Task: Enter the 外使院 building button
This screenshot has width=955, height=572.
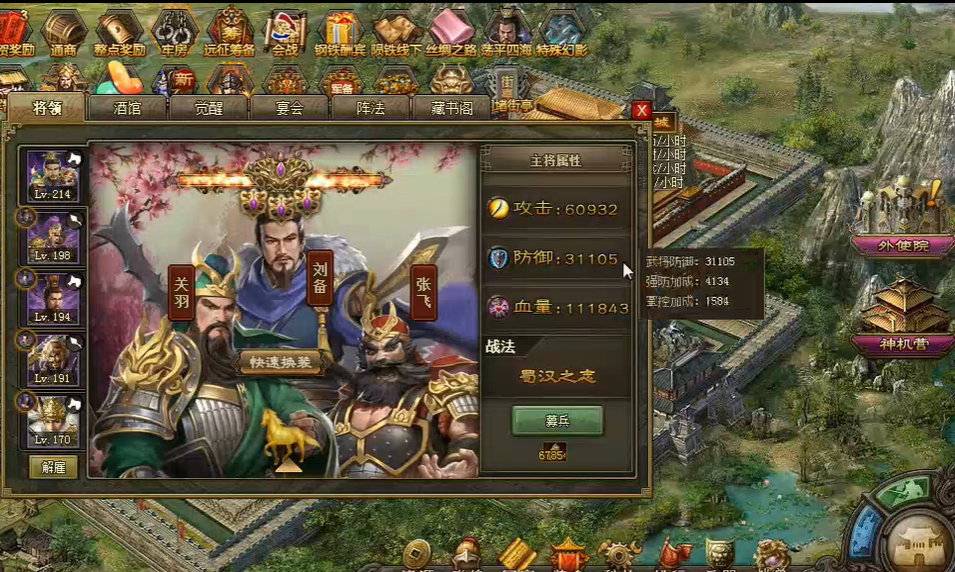Action: point(901,246)
